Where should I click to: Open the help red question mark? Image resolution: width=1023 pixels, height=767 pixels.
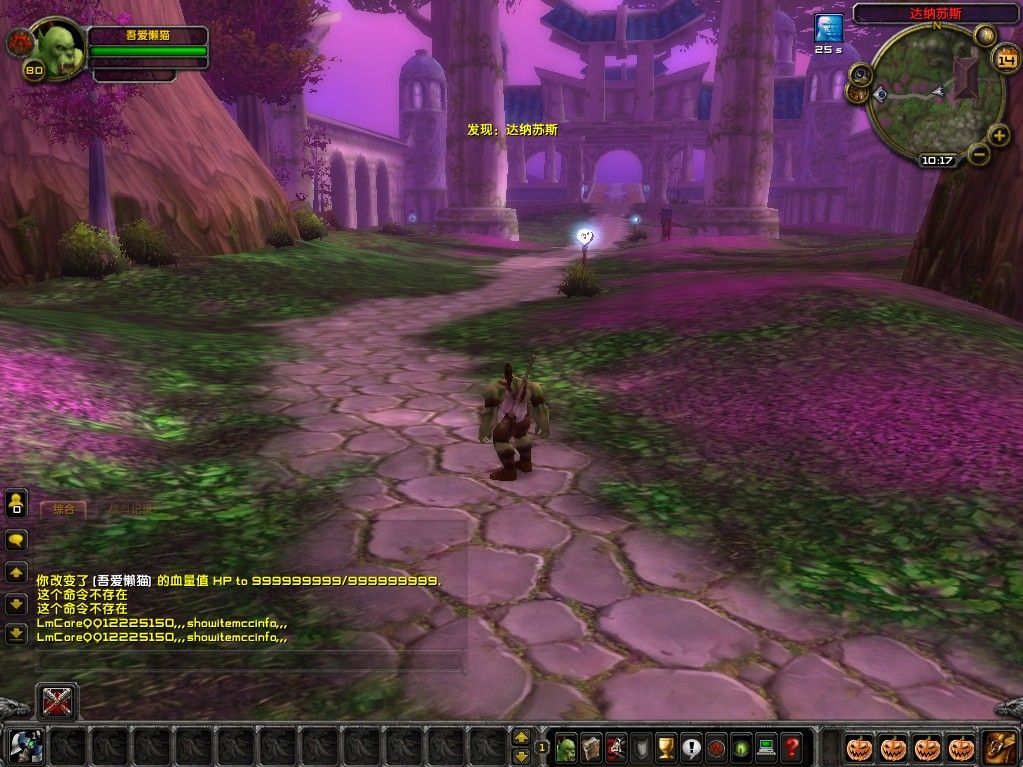(791, 746)
